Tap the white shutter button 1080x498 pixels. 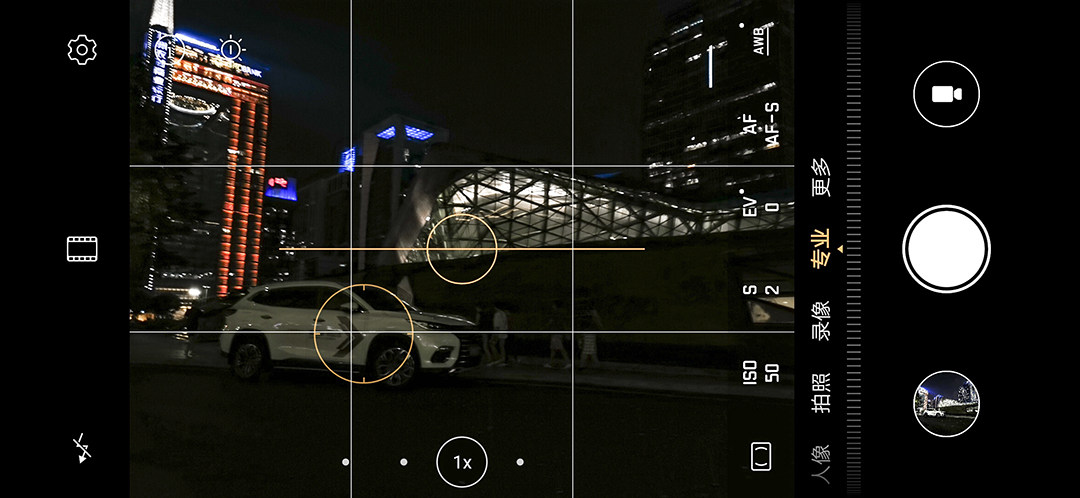pos(945,249)
